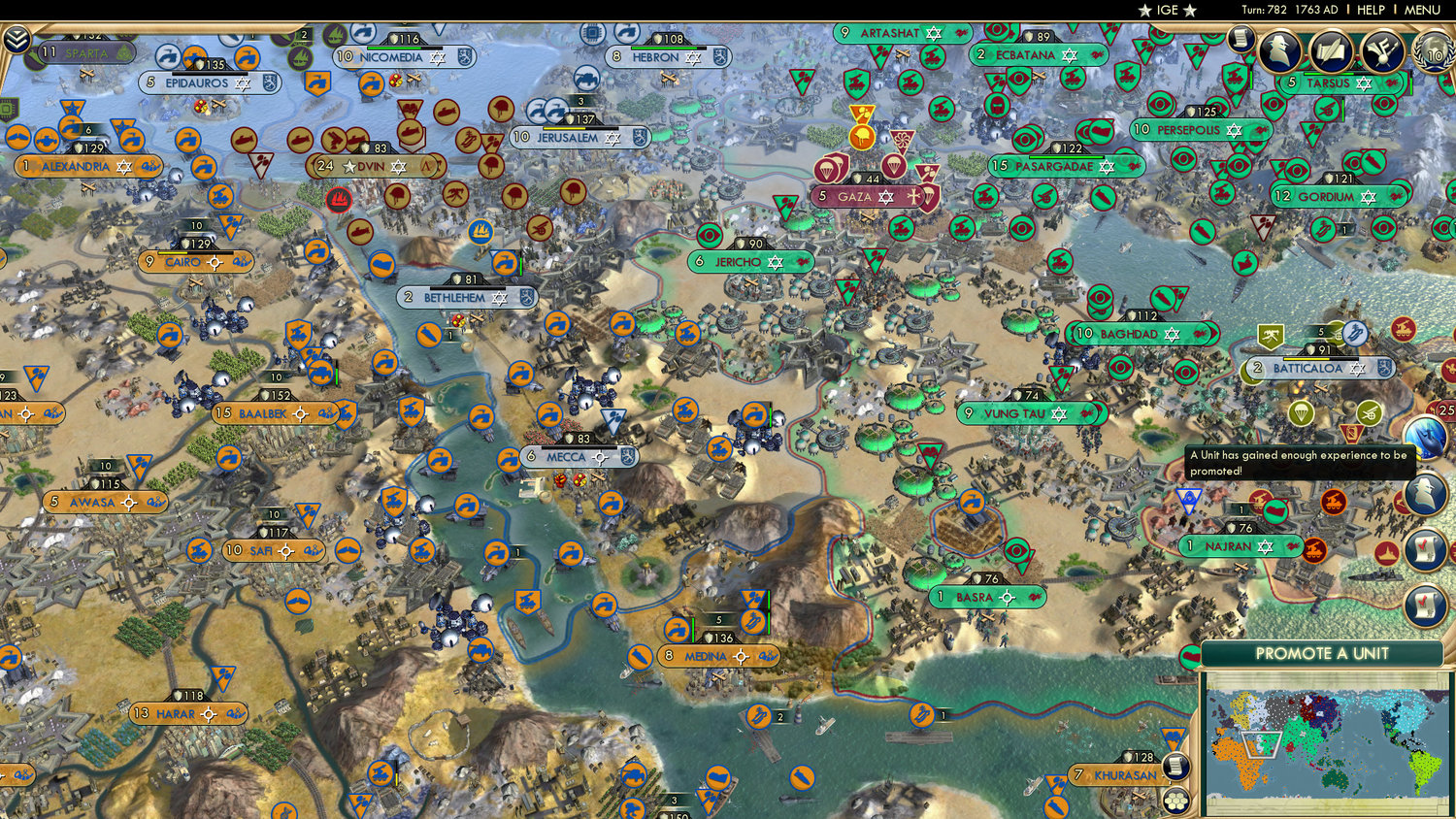
Task: Click the PROMOTE A UNIT button
Action: [x=1322, y=654]
